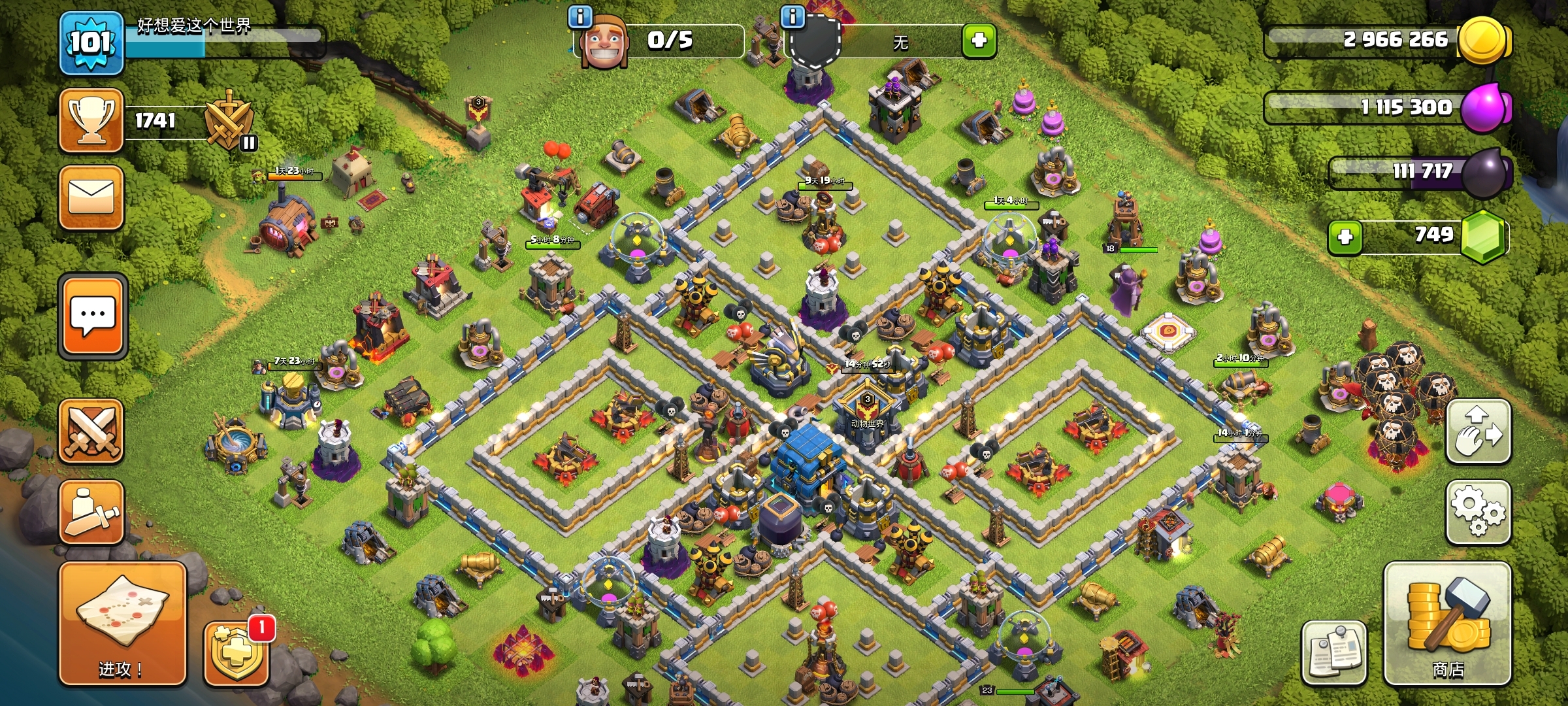Open the chat speech bubble

pyautogui.click(x=92, y=316)
